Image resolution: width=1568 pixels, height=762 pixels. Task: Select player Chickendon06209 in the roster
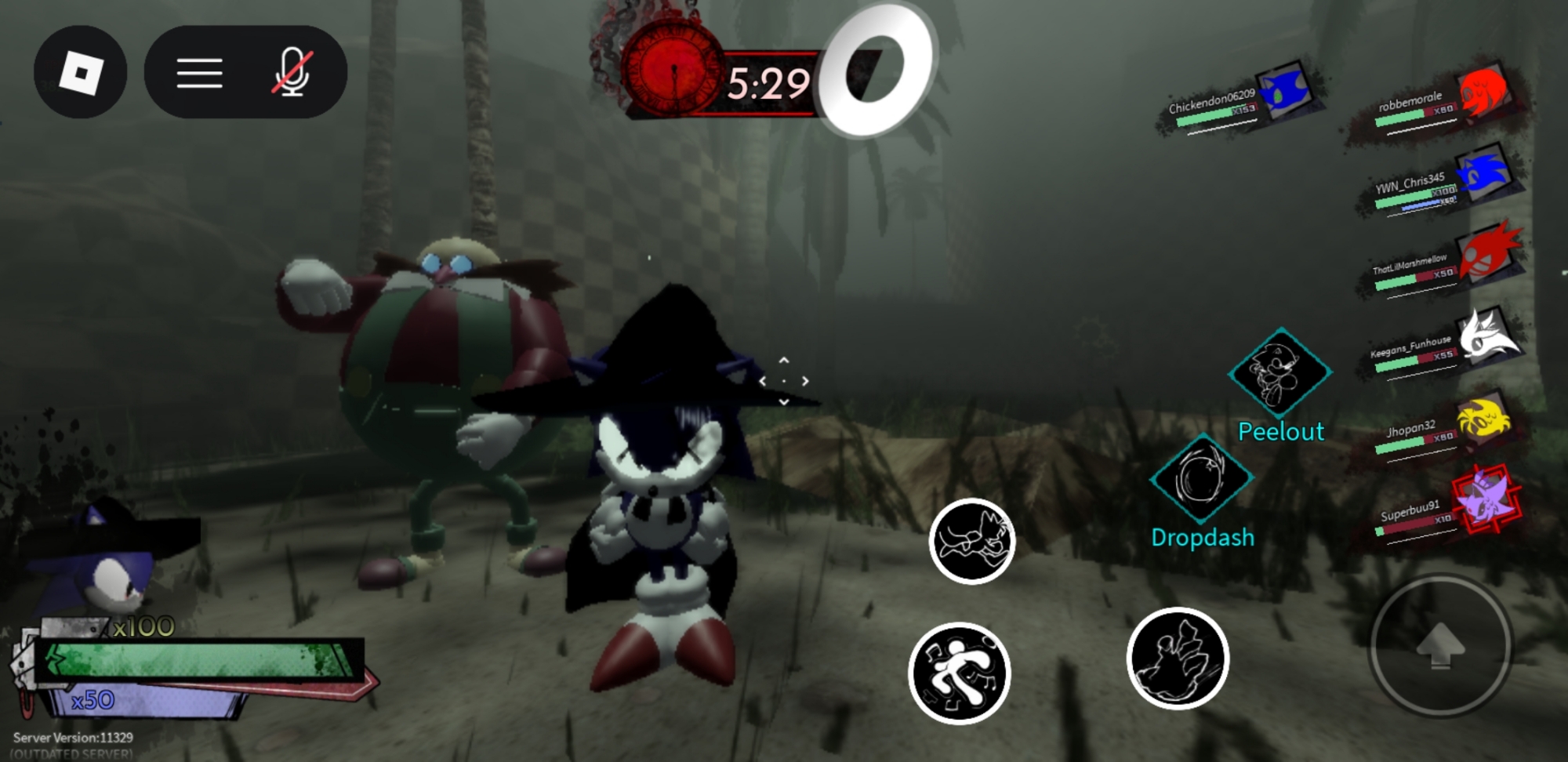point(1239,106)
